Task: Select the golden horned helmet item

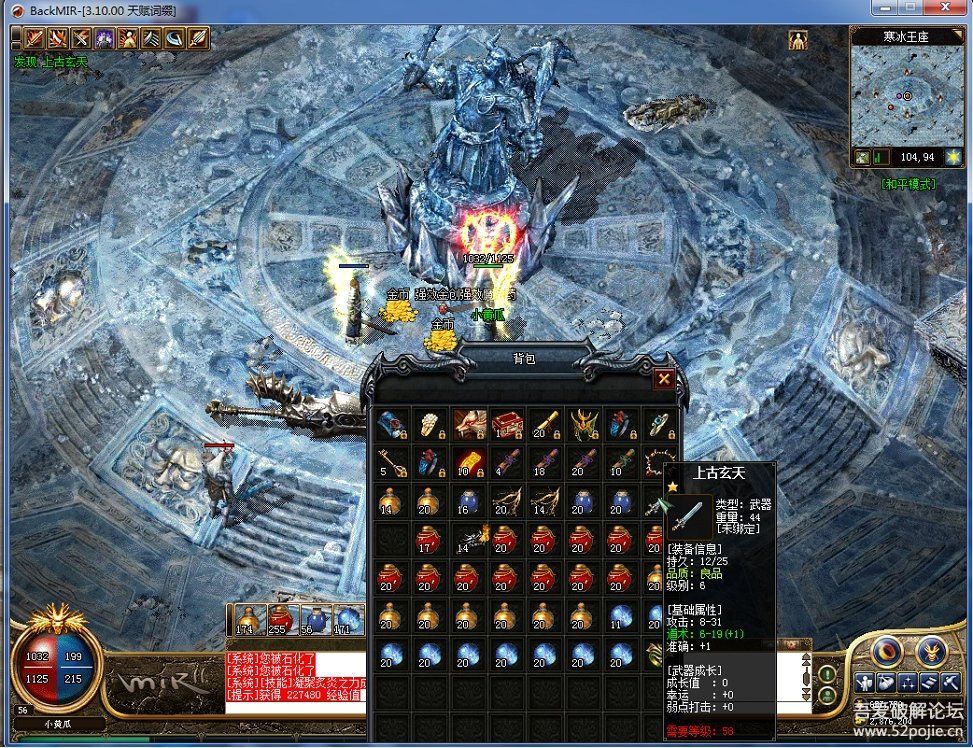Action: pyautogui.click(x=582, y=425)
